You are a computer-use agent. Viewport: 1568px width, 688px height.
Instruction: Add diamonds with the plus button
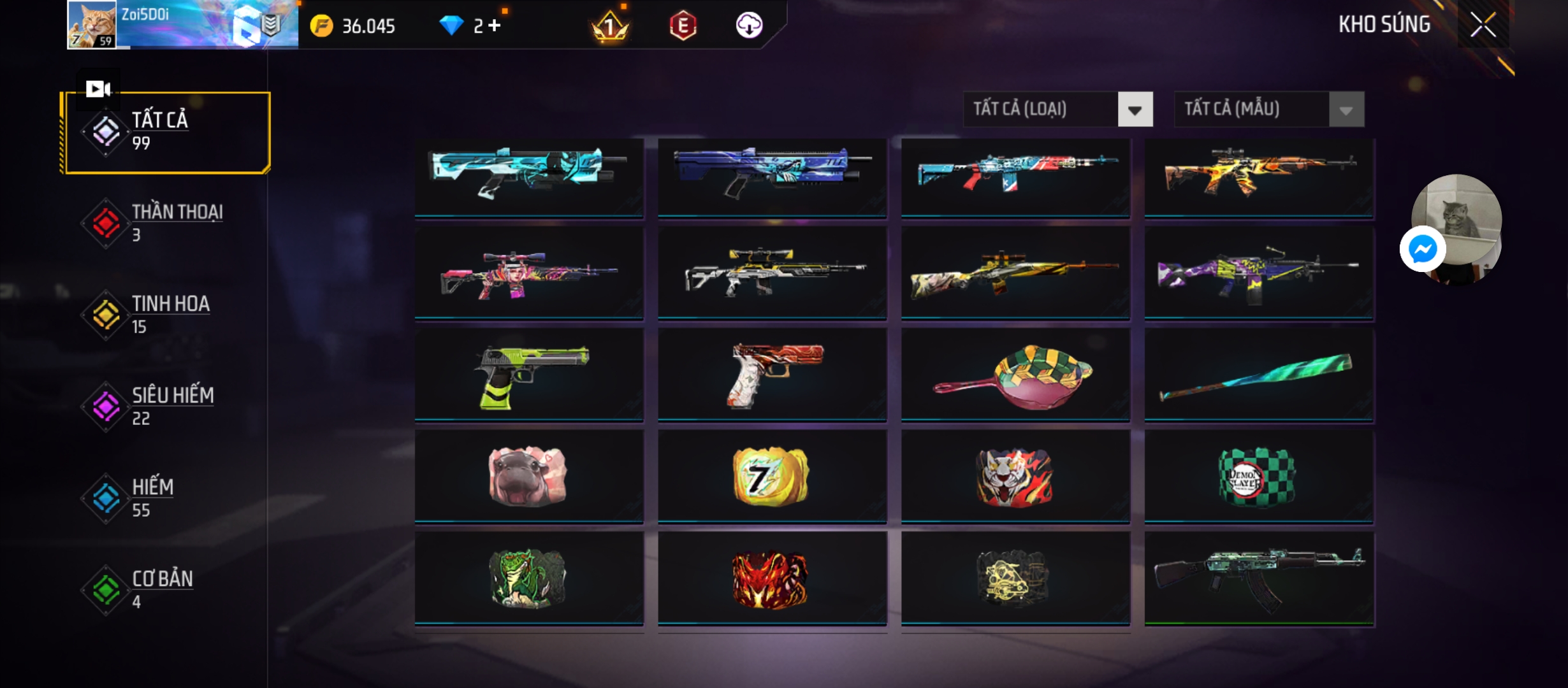(494, 26)
